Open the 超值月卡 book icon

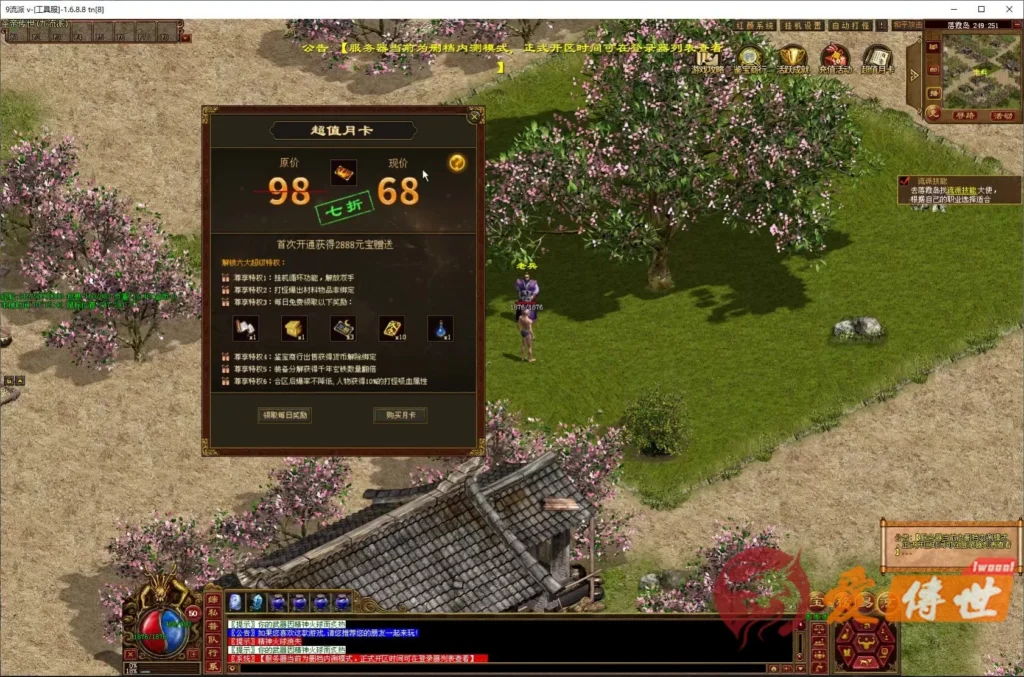click(877, 58)
